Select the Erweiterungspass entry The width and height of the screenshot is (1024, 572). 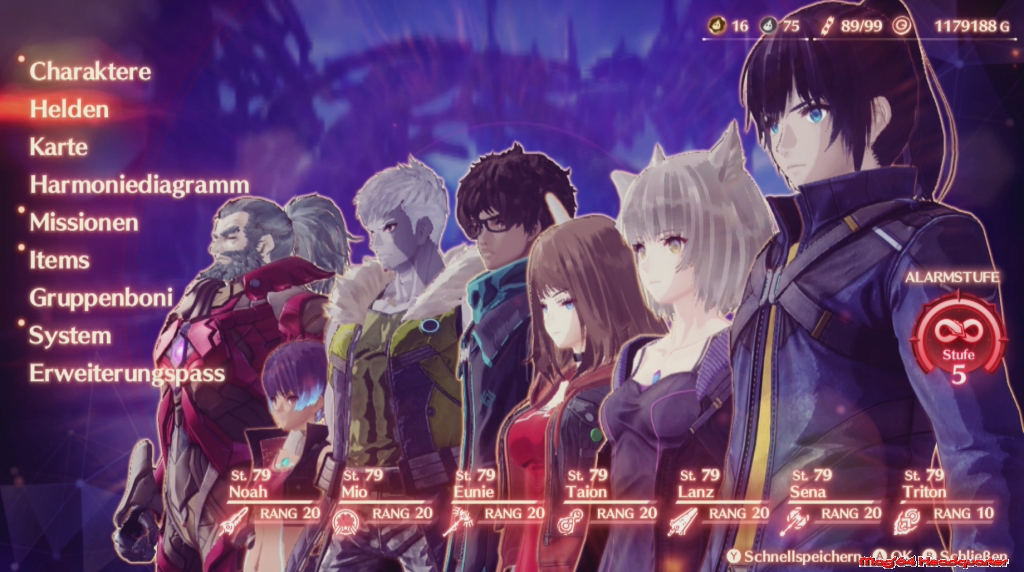coord(127,374)
